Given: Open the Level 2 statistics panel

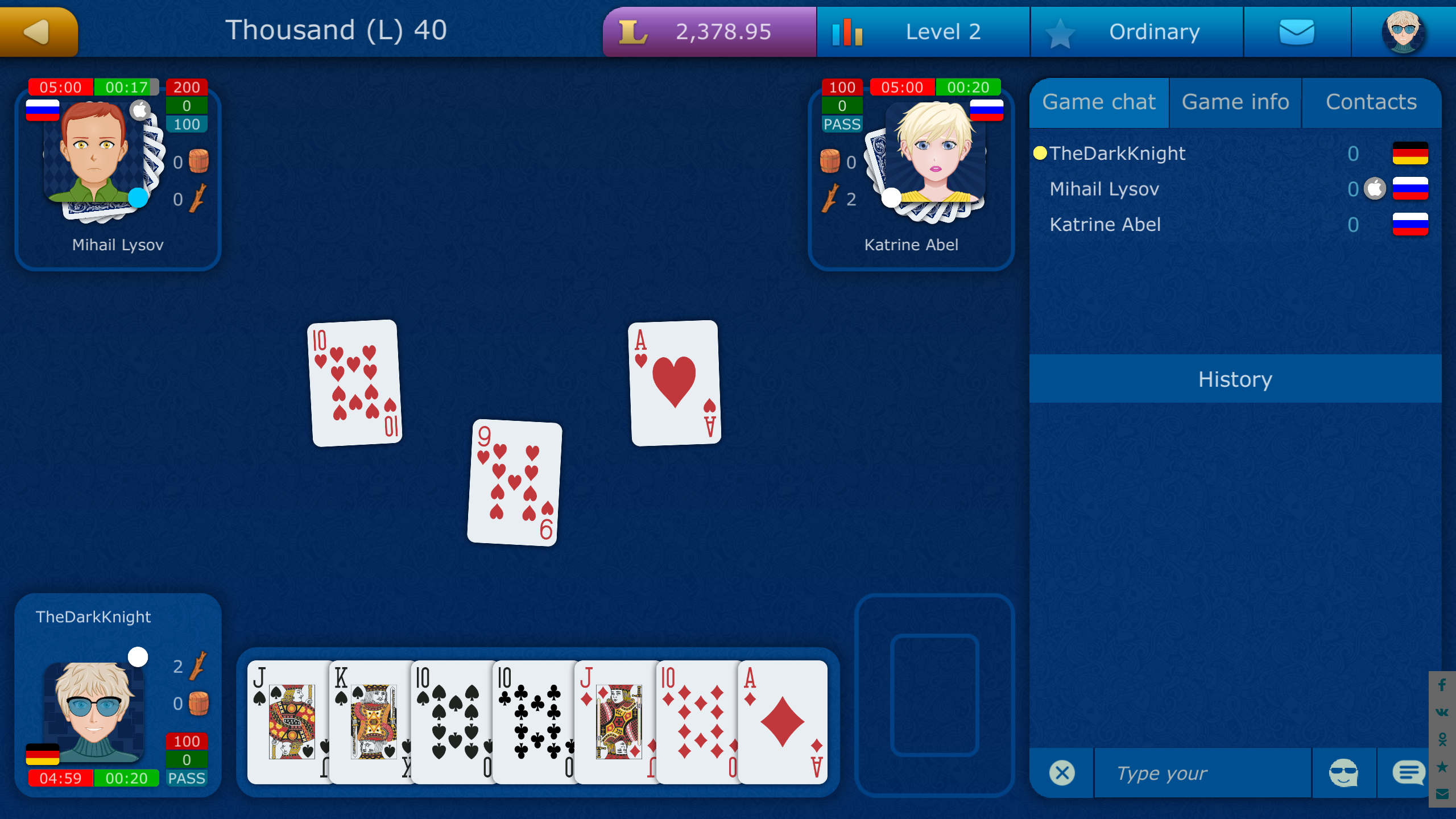Looking at the screenshot, I should tap(921, 31).
